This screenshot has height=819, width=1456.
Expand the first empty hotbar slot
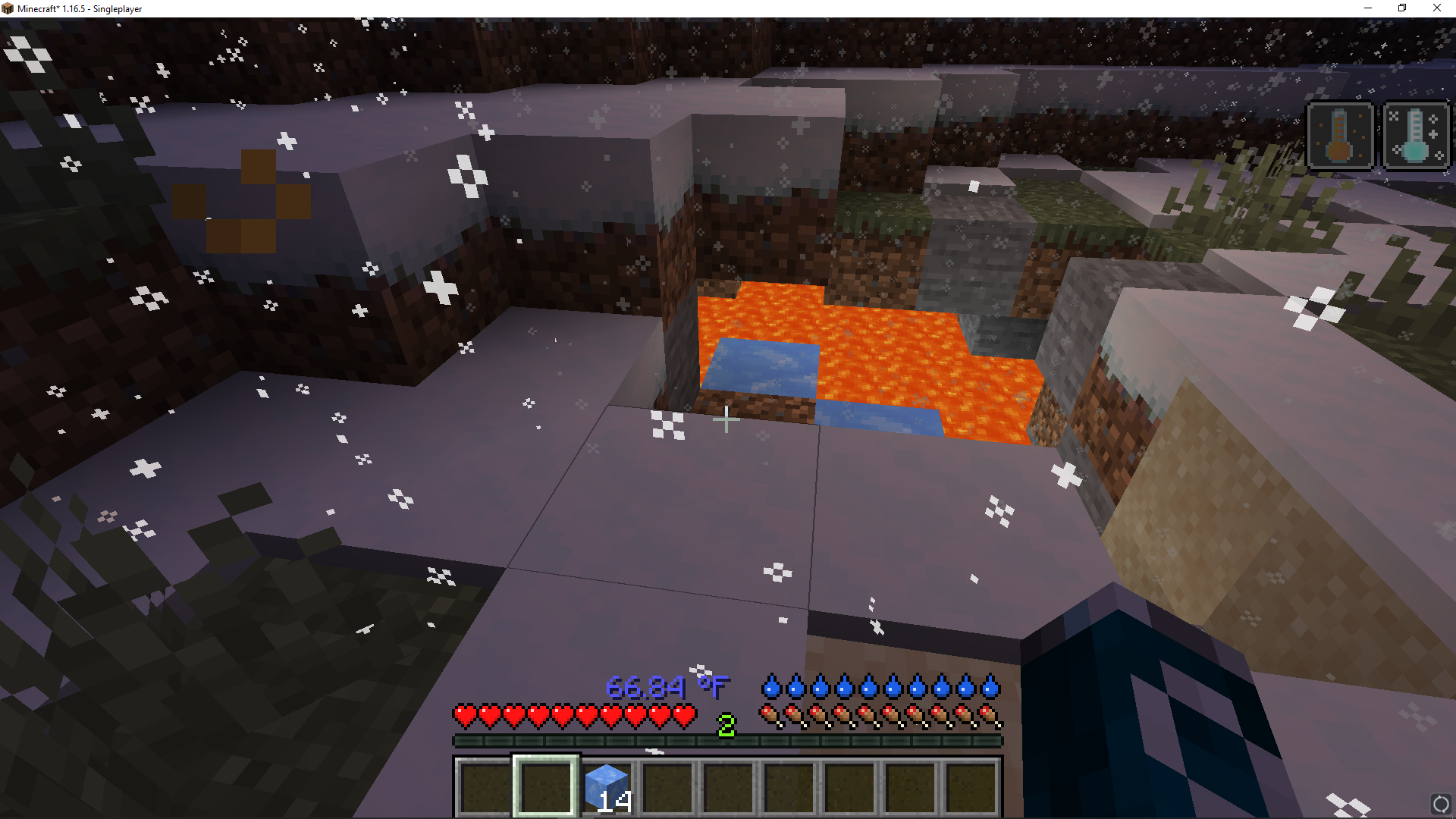(485, 785)
